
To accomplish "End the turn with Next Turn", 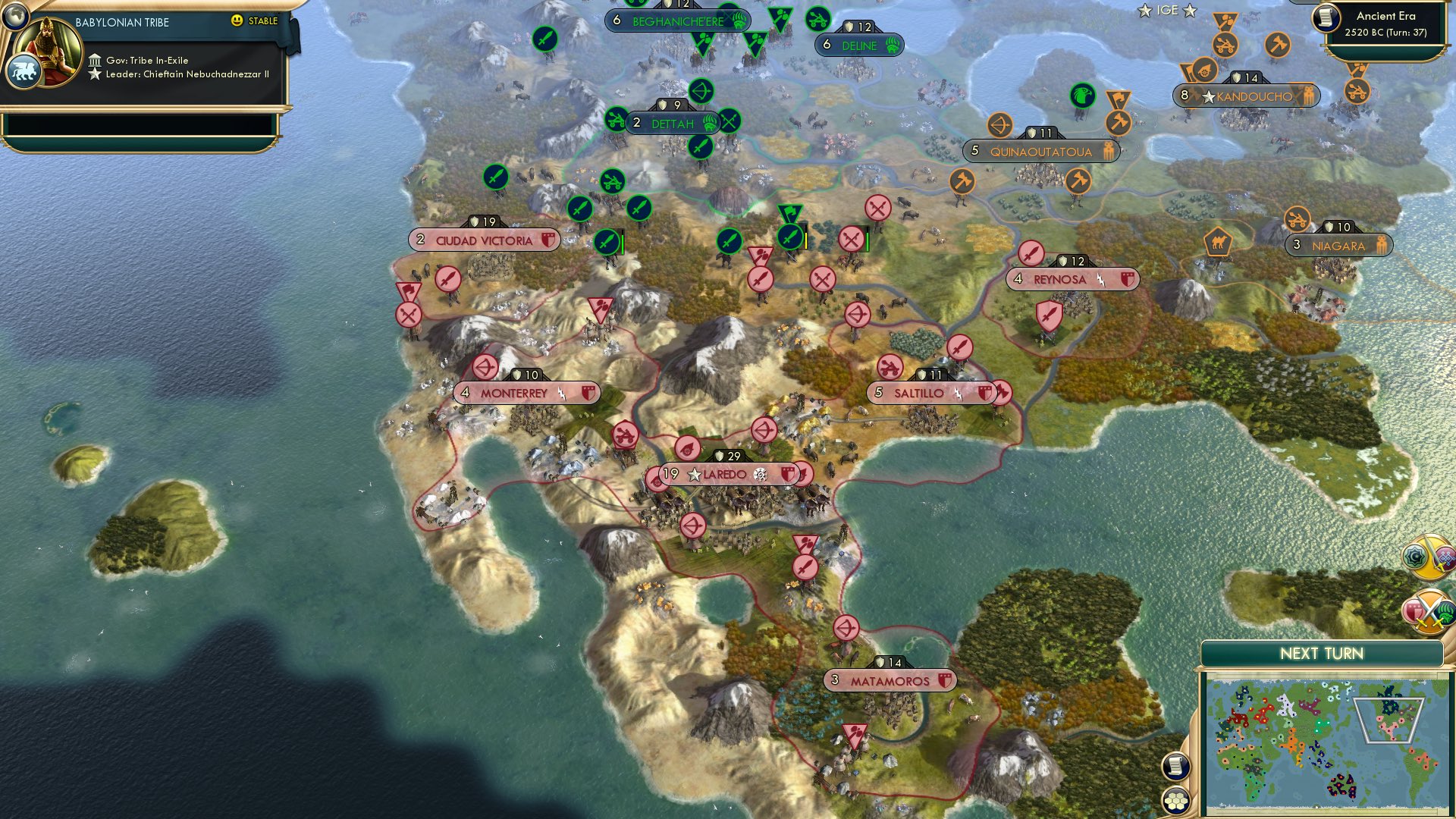I will 1321,654.
